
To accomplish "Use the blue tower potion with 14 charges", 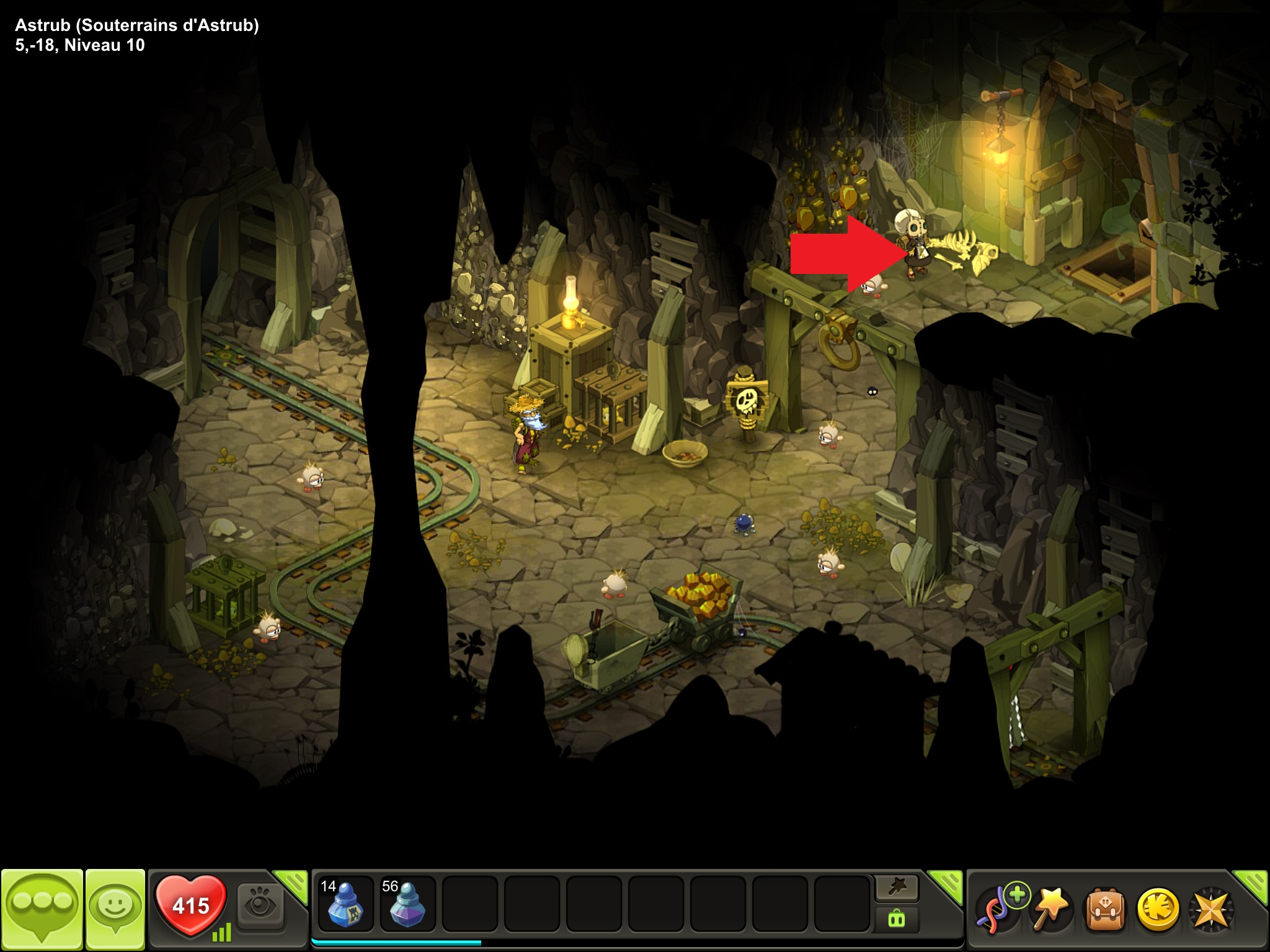I will [x=345, y=904].
